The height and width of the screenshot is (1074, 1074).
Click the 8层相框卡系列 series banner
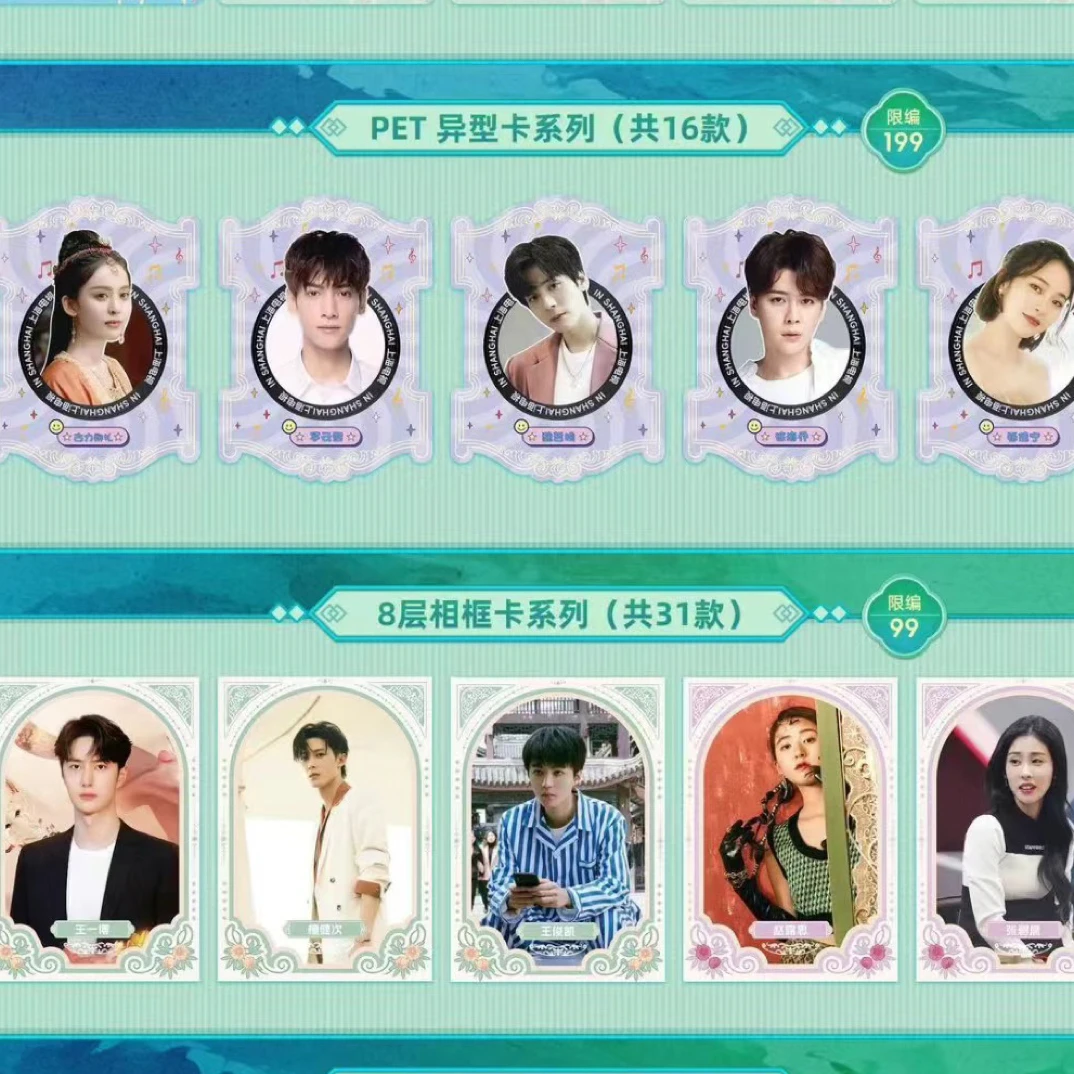tap(558, 614)
